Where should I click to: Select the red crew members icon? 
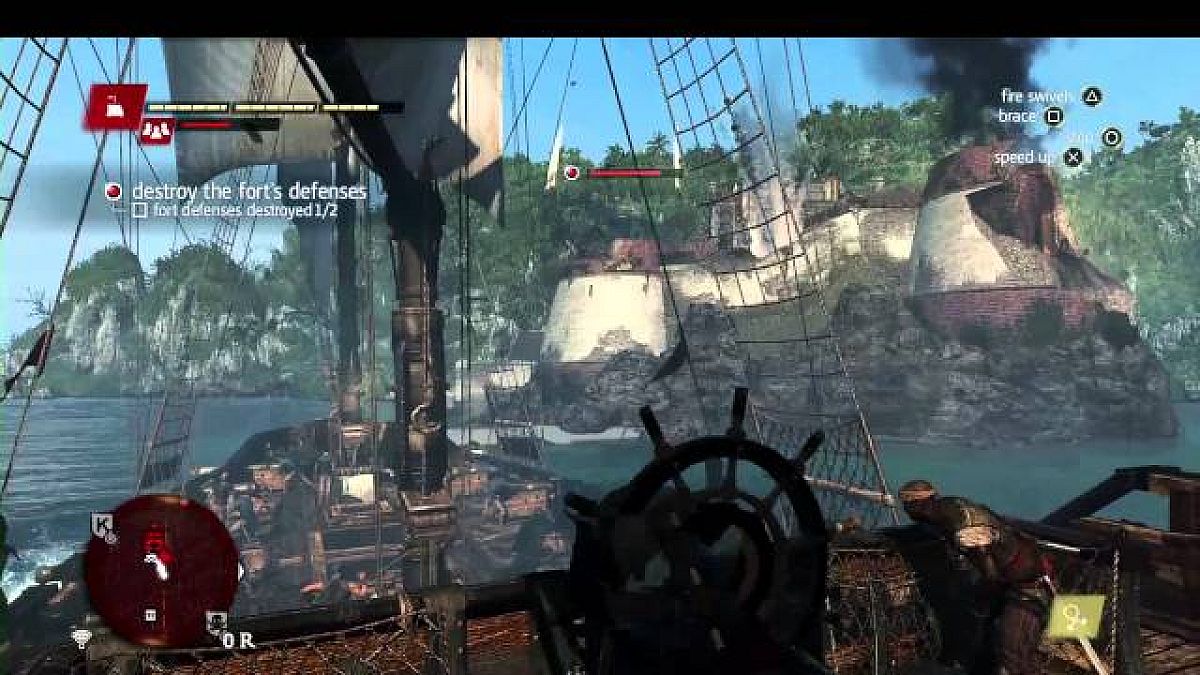click(156, 129)
